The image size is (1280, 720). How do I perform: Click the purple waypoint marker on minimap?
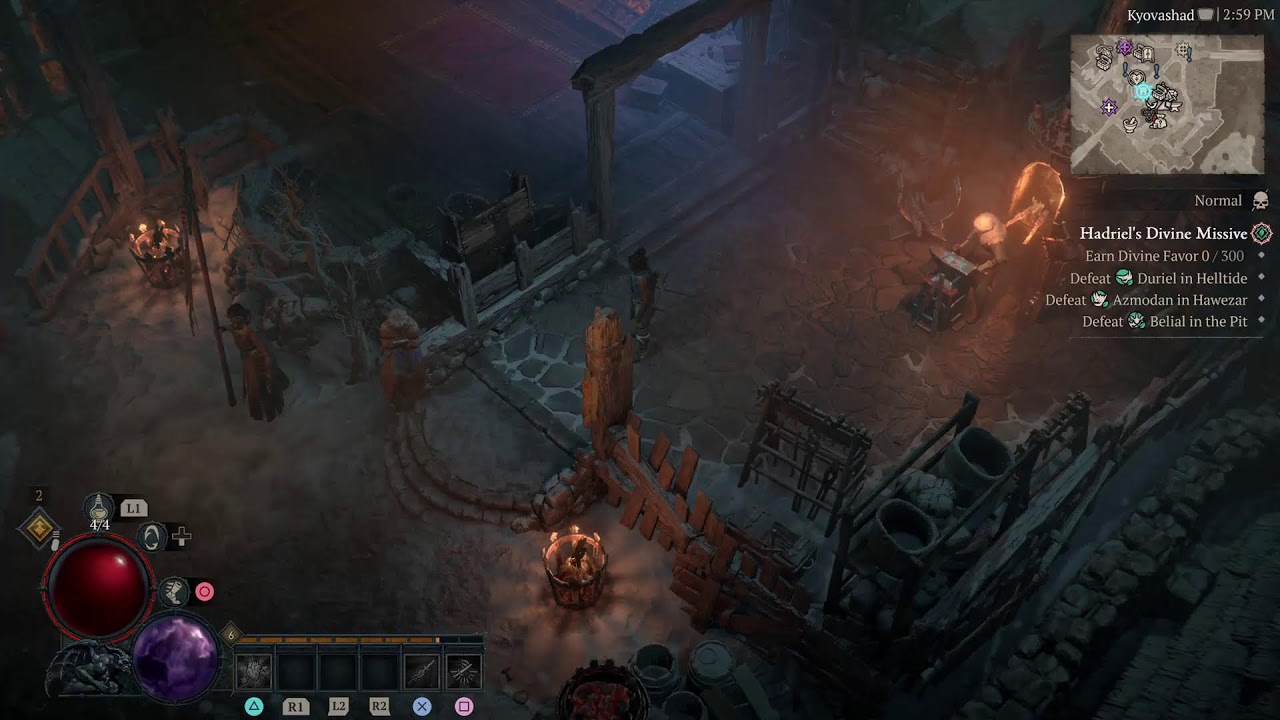coord(1109,107)
